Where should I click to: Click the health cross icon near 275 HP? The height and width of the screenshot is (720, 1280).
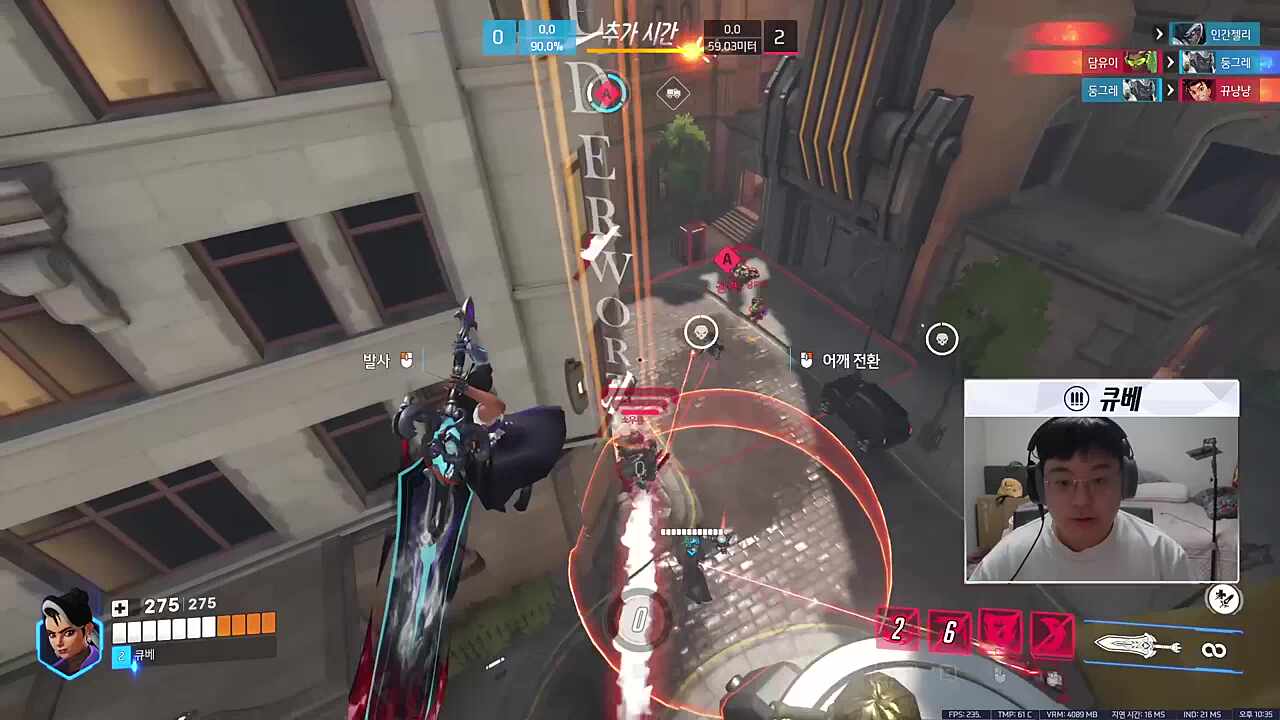click(x=120, y=606)
